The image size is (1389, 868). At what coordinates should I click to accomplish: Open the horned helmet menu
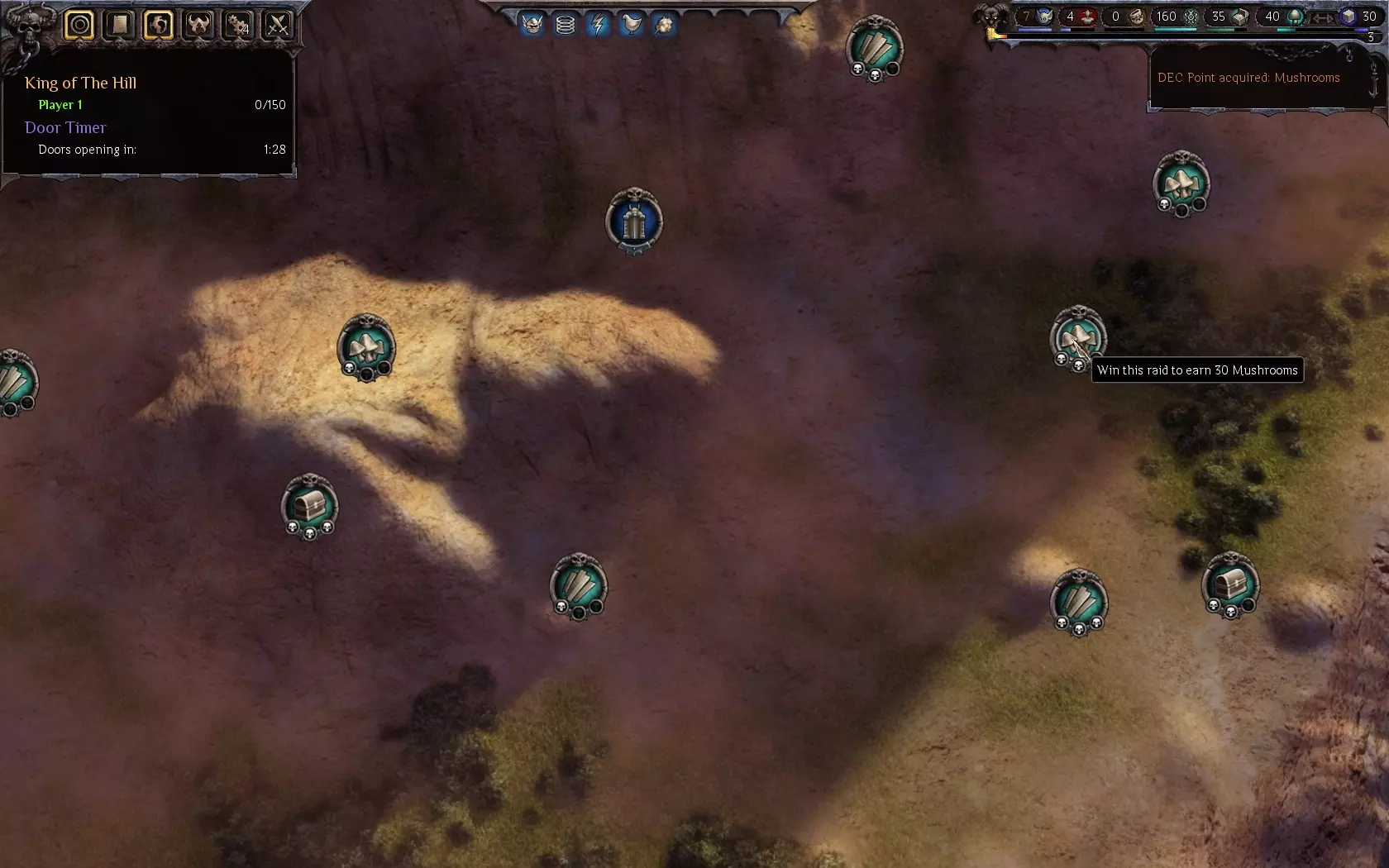[x=198, y=25]
